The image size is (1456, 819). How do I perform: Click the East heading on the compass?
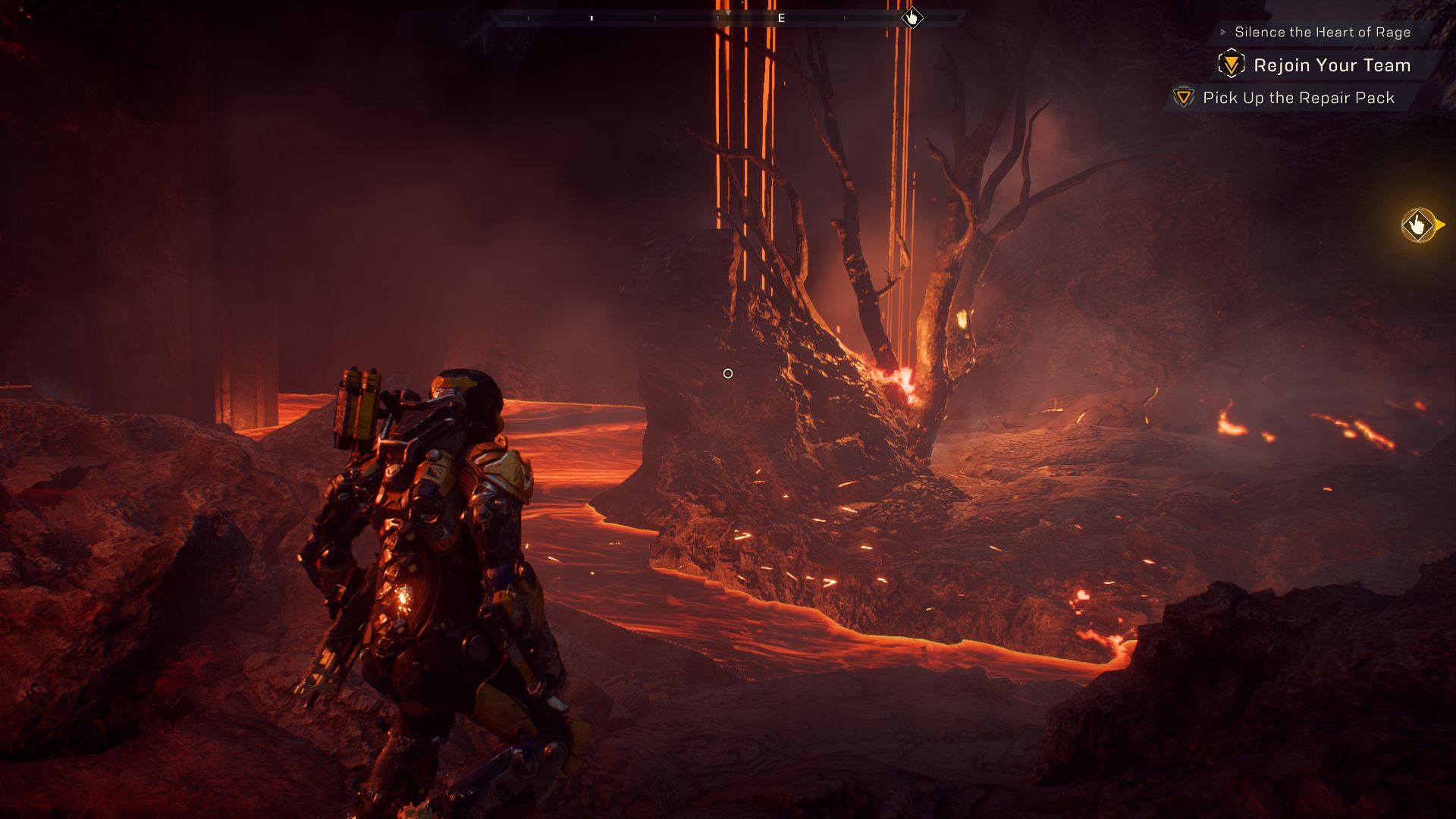pos(781,18)
